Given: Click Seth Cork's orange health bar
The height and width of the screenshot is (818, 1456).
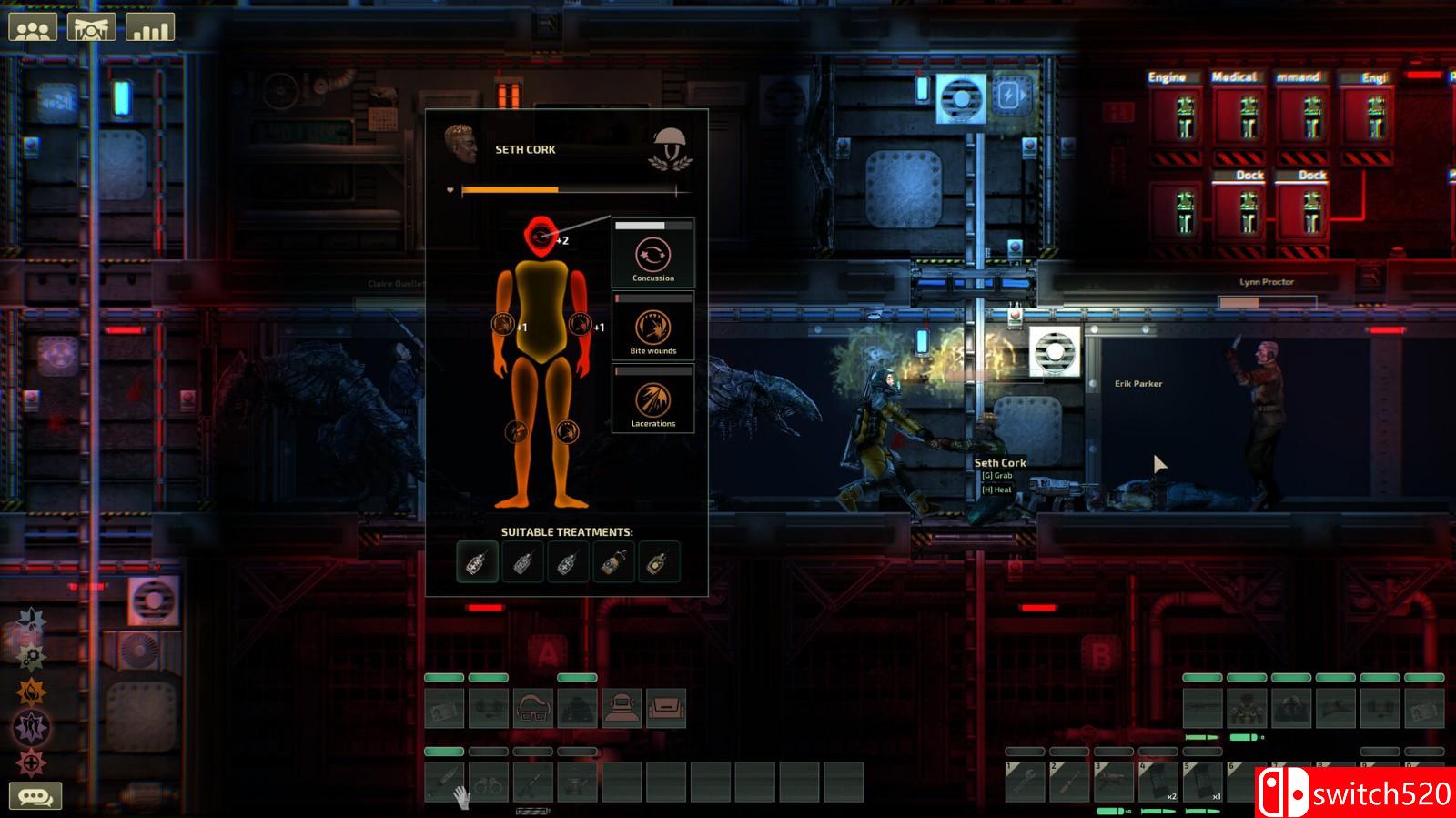Looking at the screenshot, I should point(510,188).
